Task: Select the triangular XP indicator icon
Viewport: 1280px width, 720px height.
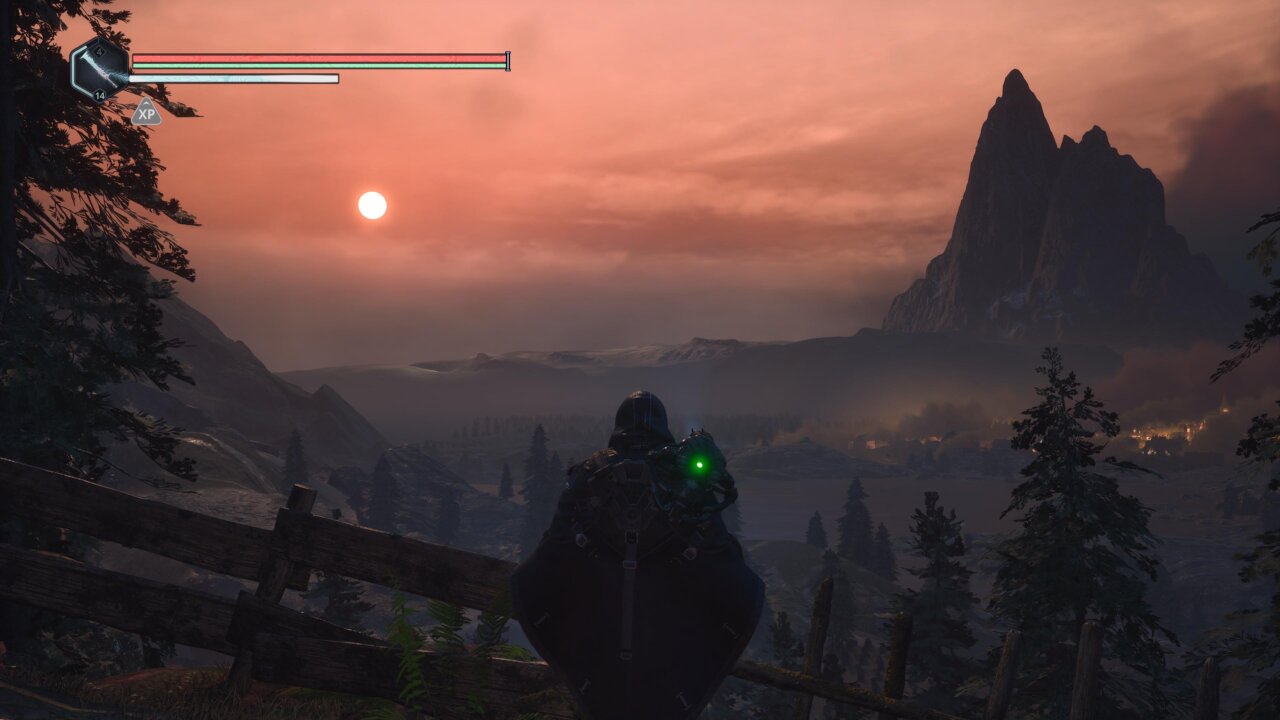Action: click(x=146, y=113)
